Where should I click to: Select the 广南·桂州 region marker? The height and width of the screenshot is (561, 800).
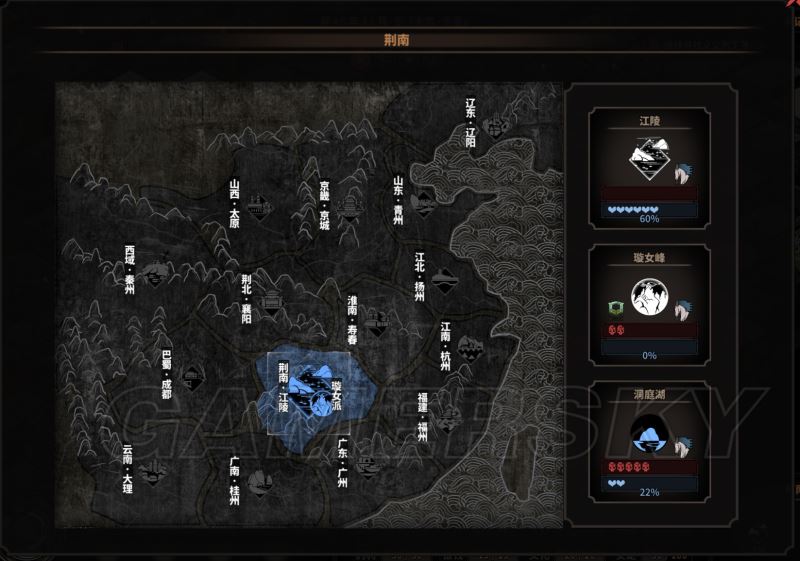click(258, 484)
